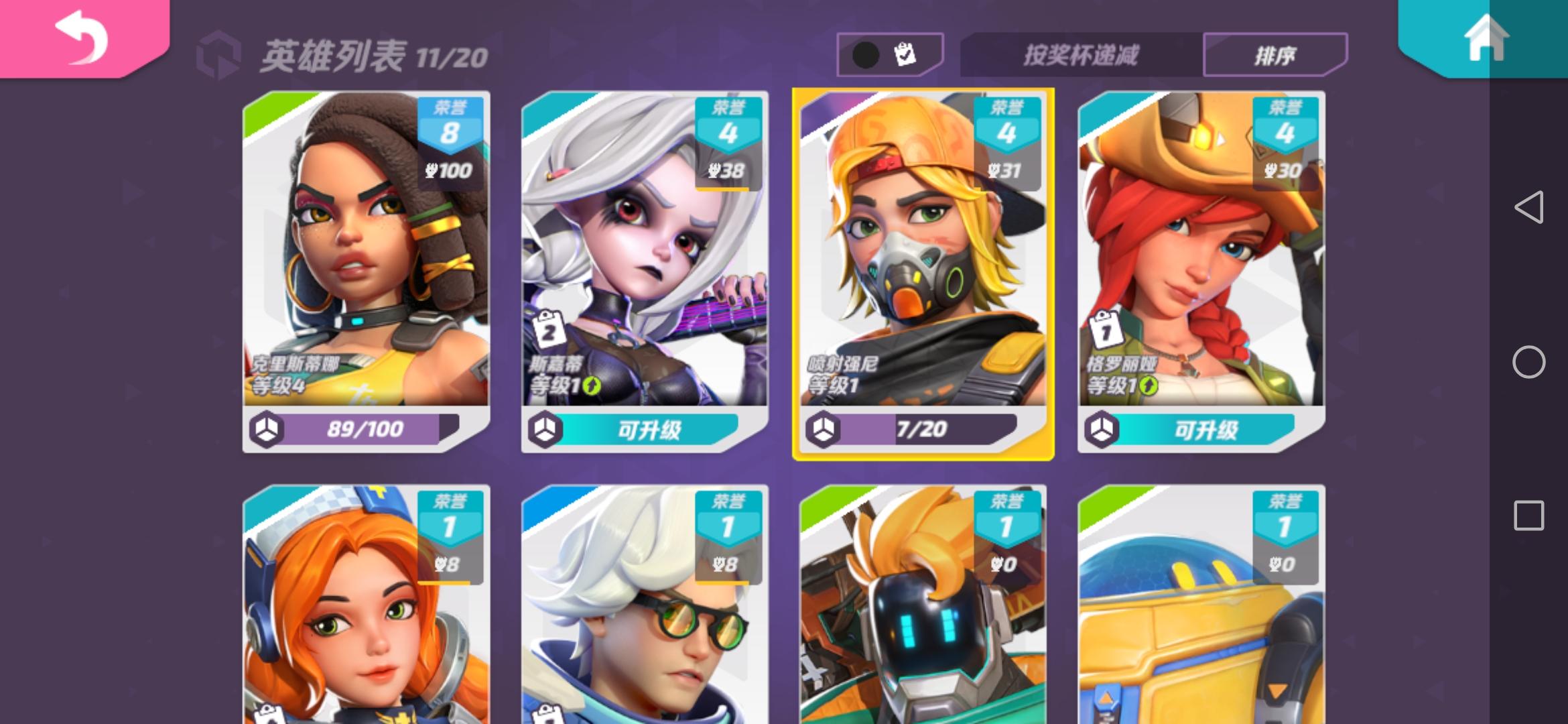Click the cube icon beside Christina's 89/100 bar

pos(268,431)
